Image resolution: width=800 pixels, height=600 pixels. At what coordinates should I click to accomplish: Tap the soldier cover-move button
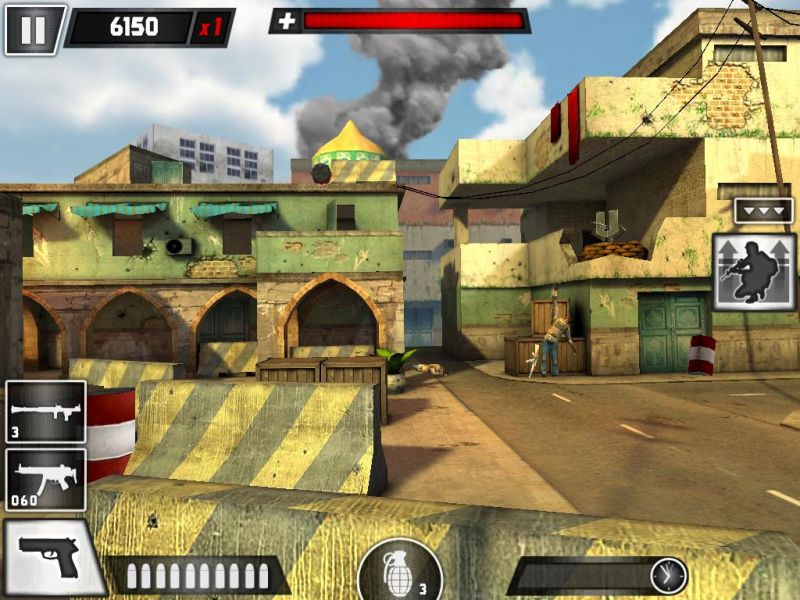754,272
